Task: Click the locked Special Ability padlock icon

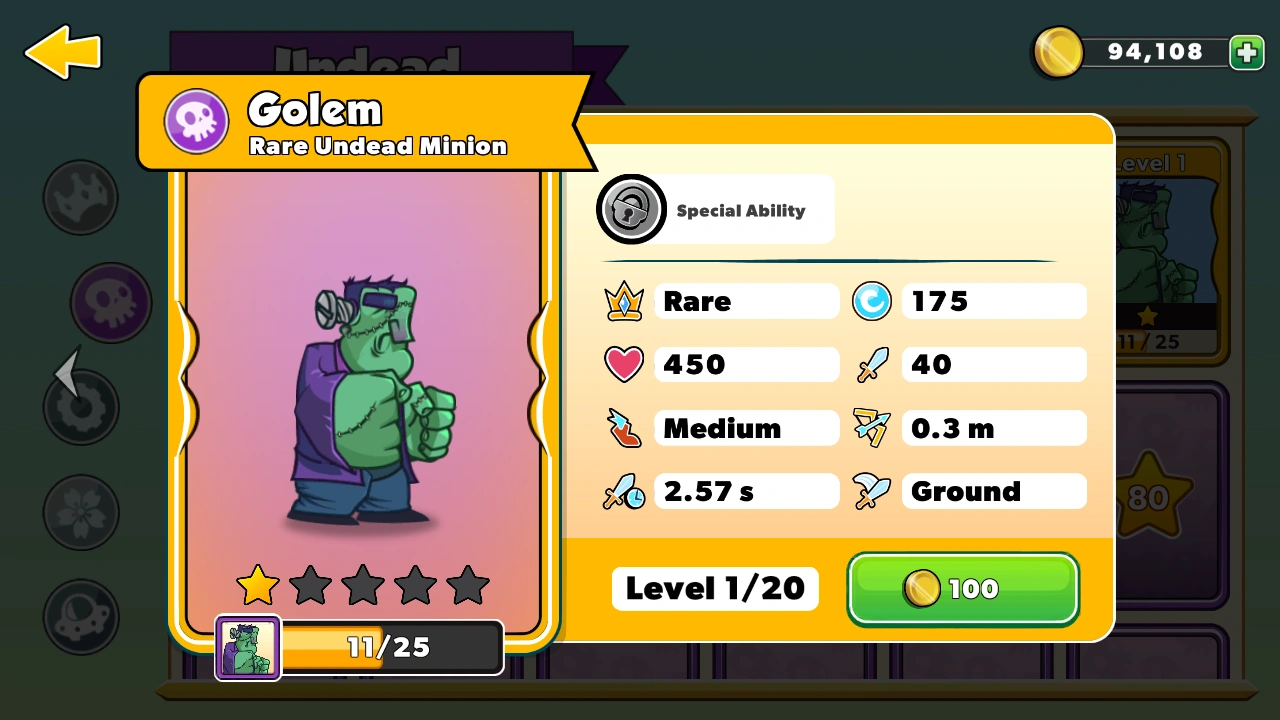Action: 631,210
